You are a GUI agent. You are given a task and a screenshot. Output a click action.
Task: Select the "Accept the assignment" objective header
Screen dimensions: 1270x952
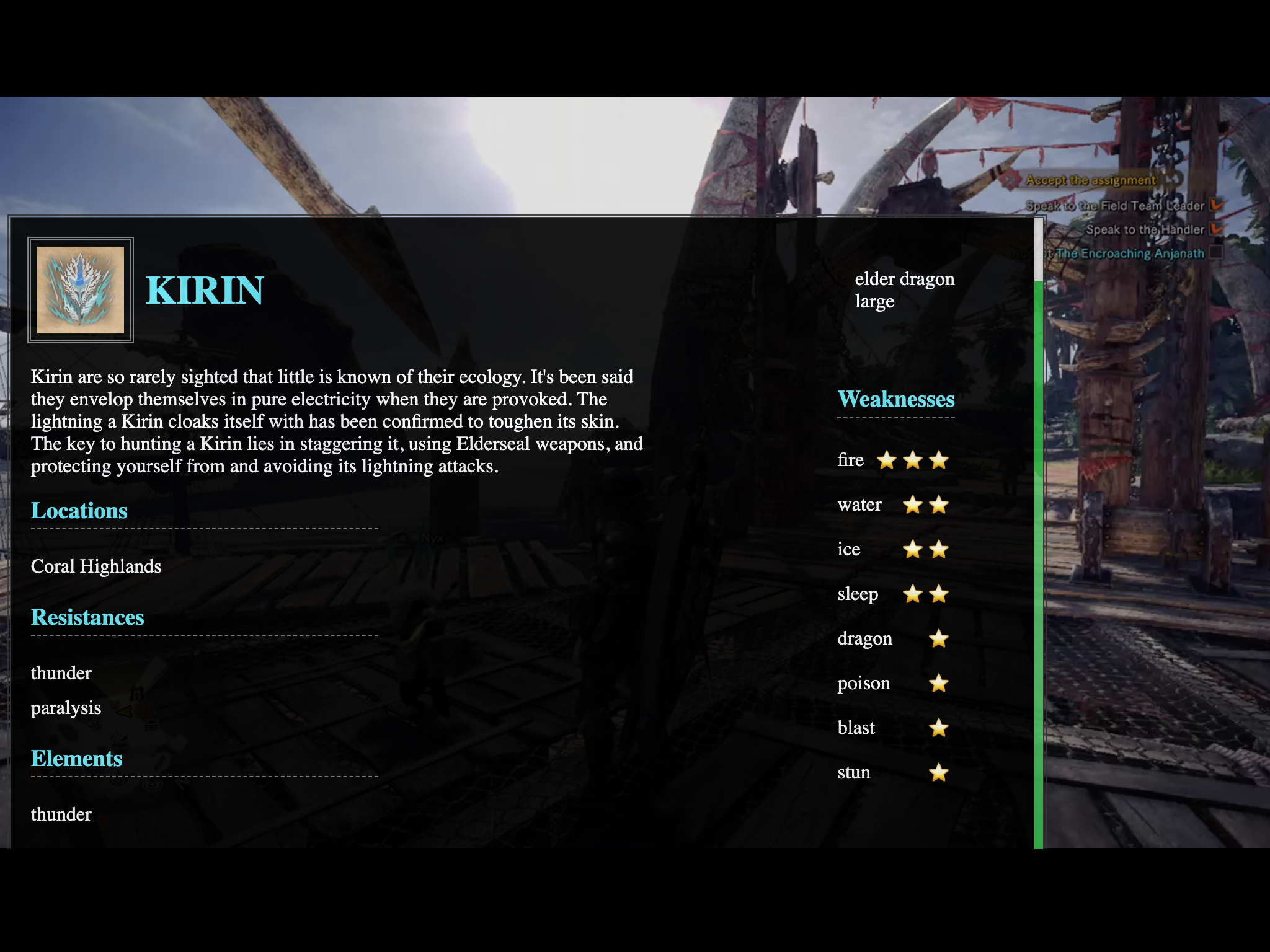[1090, 180]
